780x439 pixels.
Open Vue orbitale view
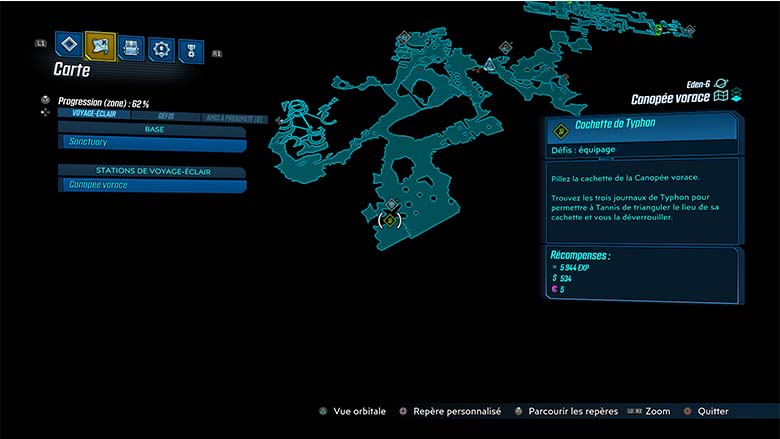351,411
